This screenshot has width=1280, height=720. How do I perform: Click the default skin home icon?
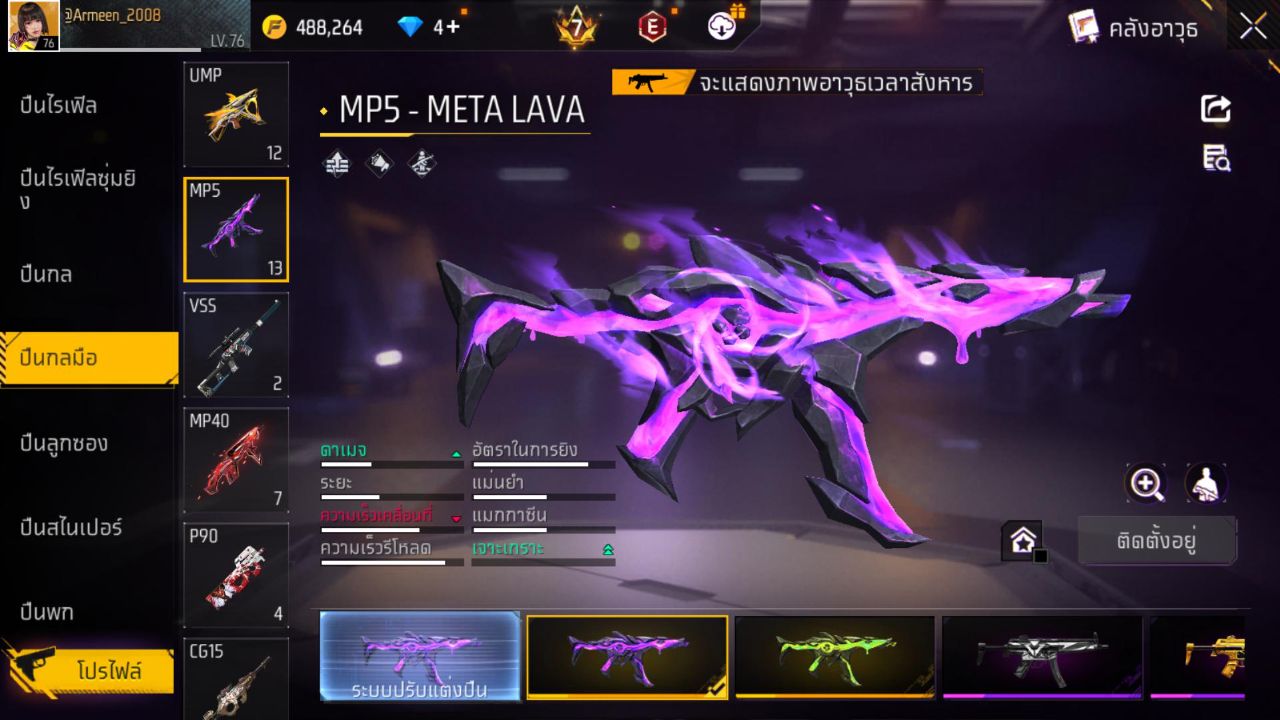click(1022, 539)
